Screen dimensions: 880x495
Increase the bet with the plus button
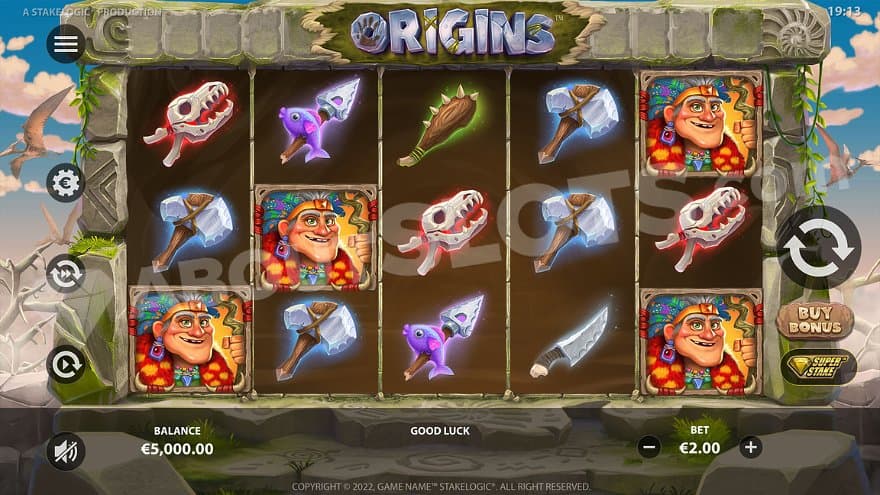[x=751, y=447]
